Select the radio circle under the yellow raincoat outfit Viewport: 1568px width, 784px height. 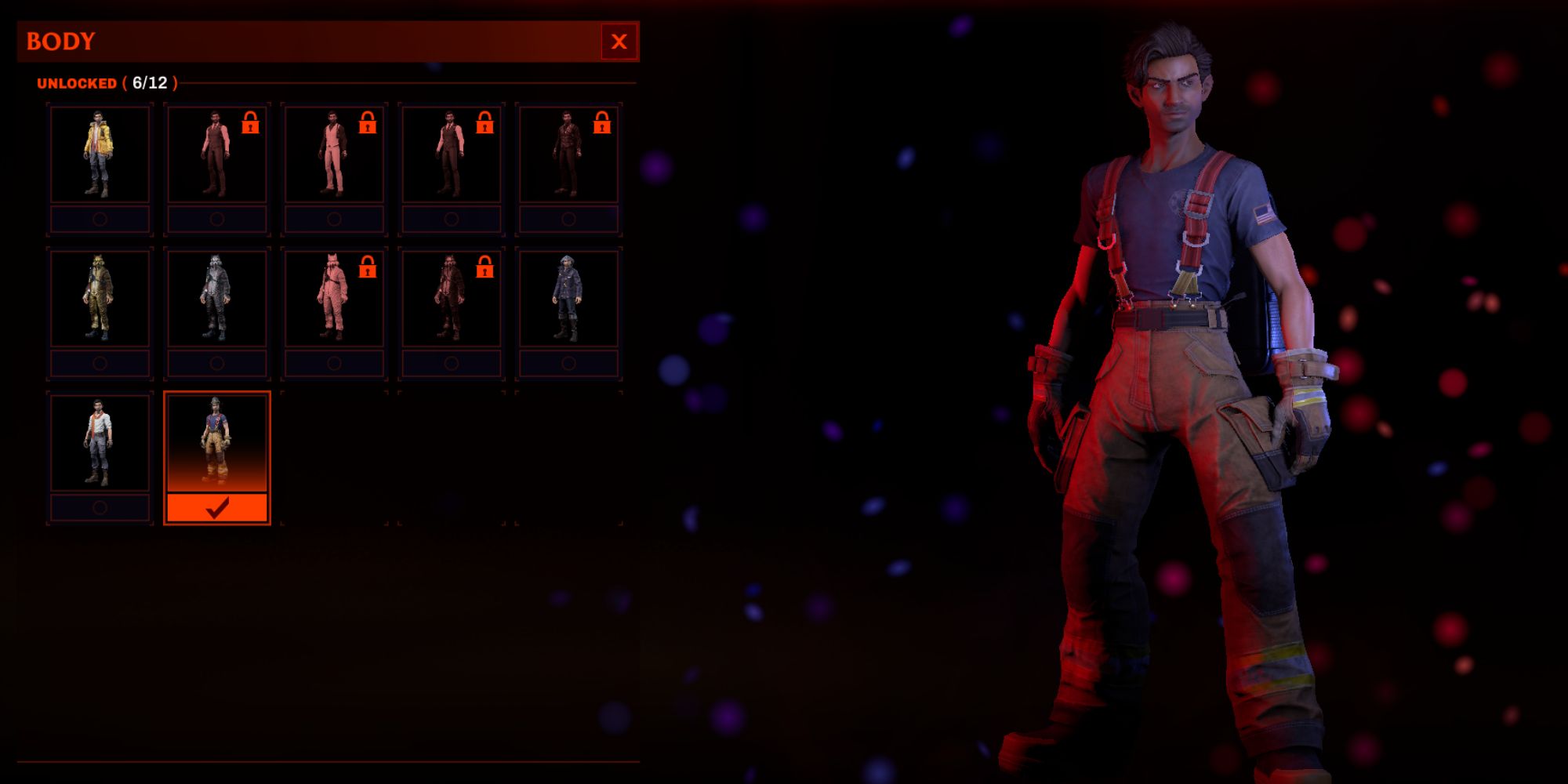[99, 220]
